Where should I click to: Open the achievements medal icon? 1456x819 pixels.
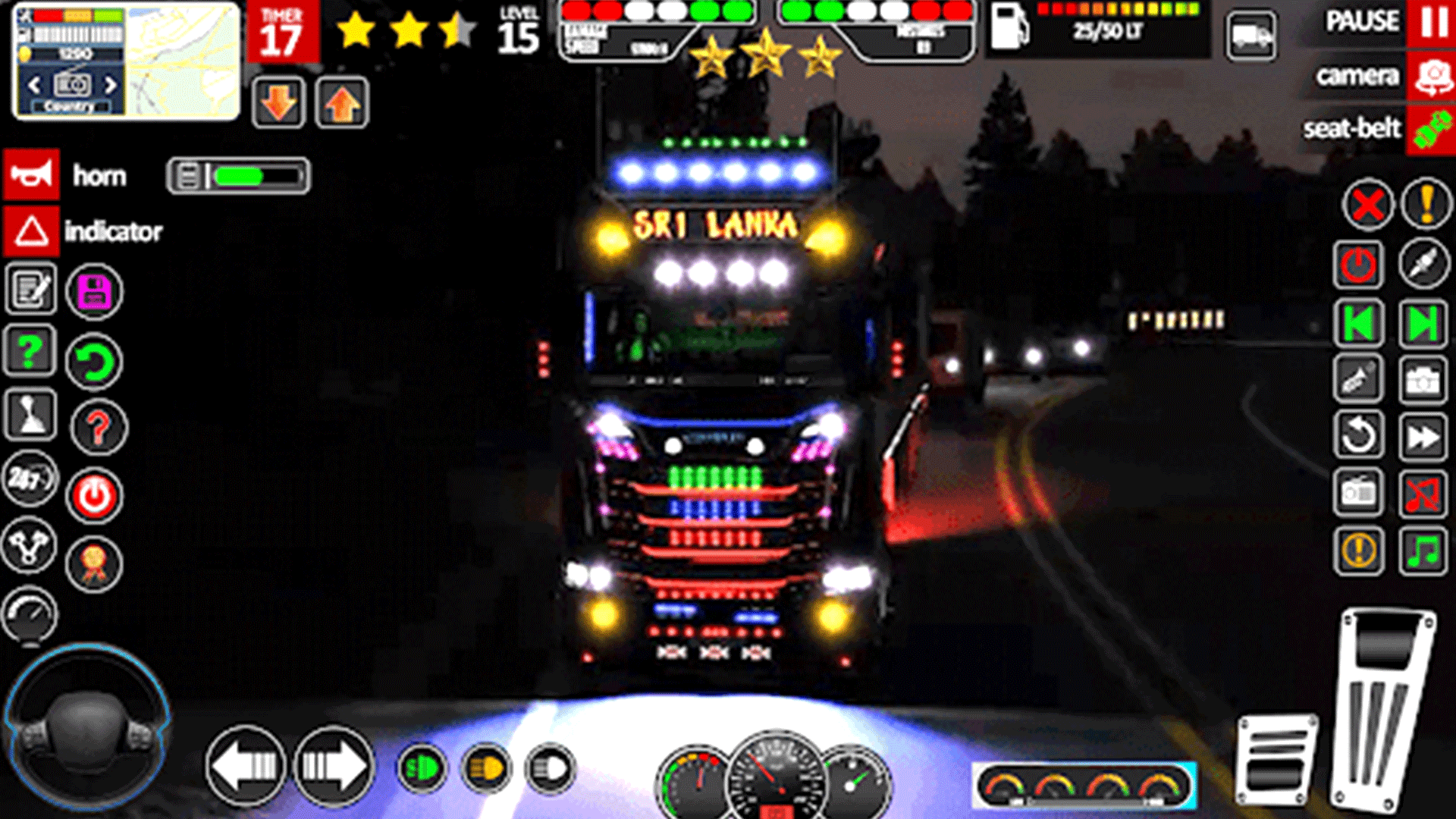point(94,565)
